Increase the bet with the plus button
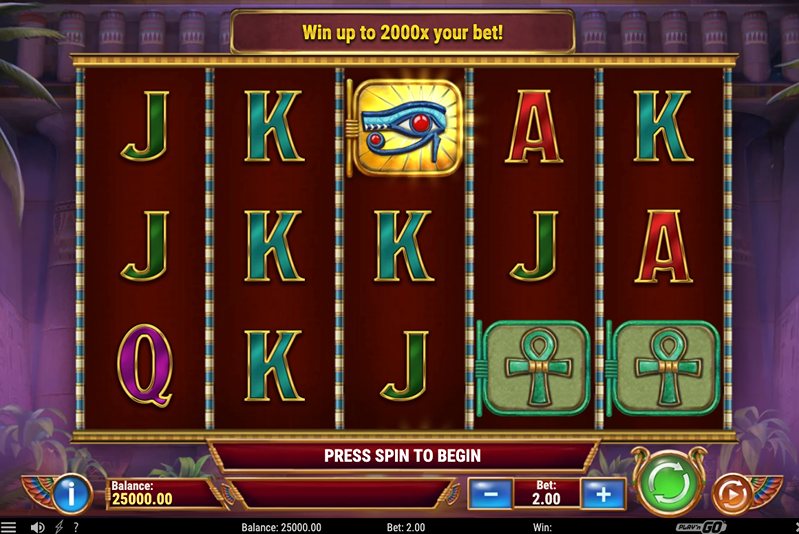The width and height of the screenshot is (799, 534). coord(602,493)
